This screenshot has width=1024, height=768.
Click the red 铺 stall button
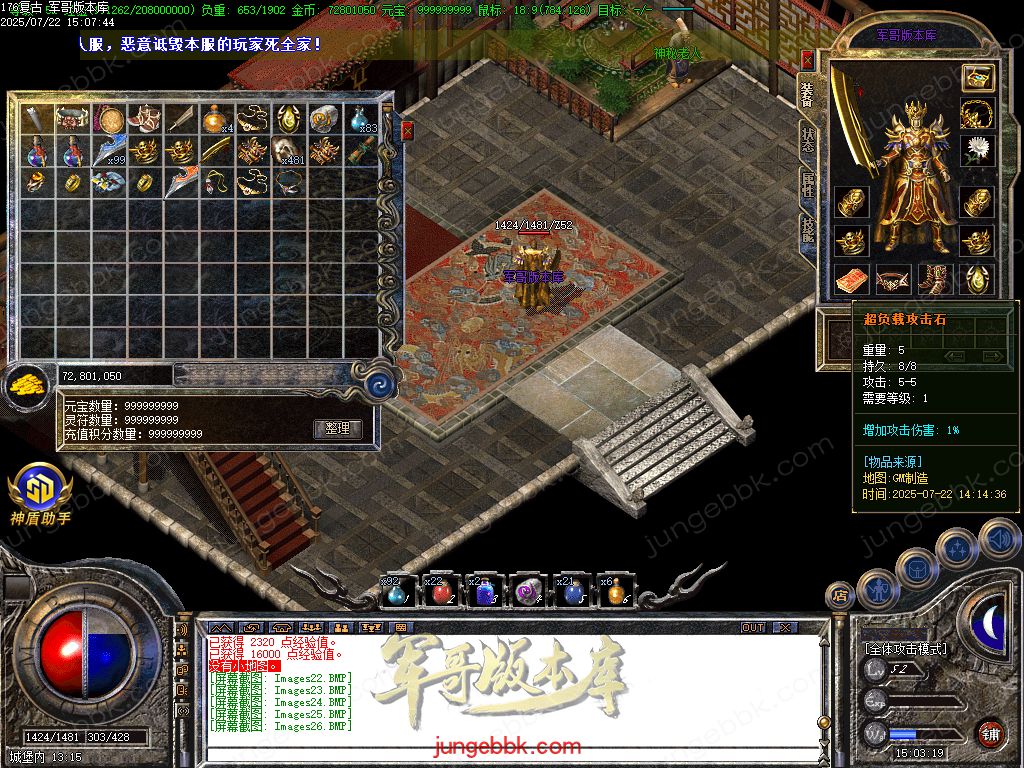tap(990, 733)
